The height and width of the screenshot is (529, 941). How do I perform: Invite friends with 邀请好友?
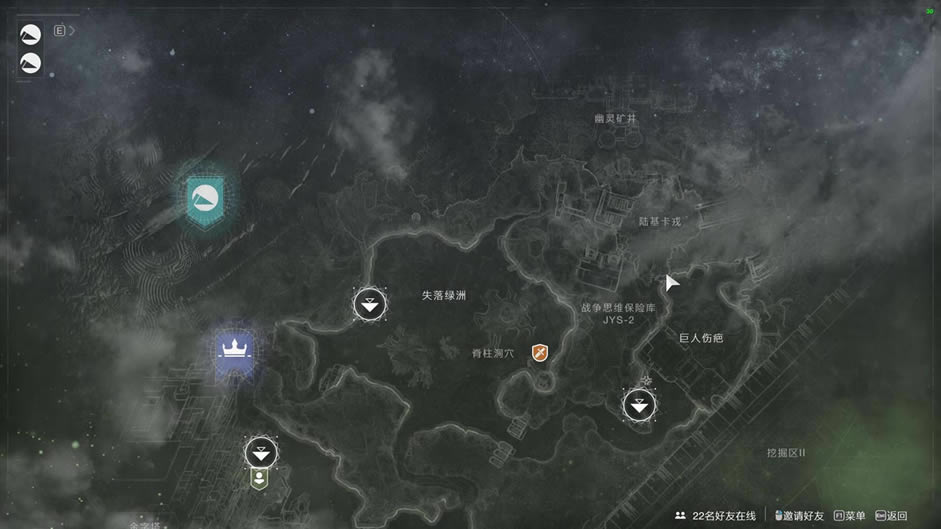(x=799, y=516)
